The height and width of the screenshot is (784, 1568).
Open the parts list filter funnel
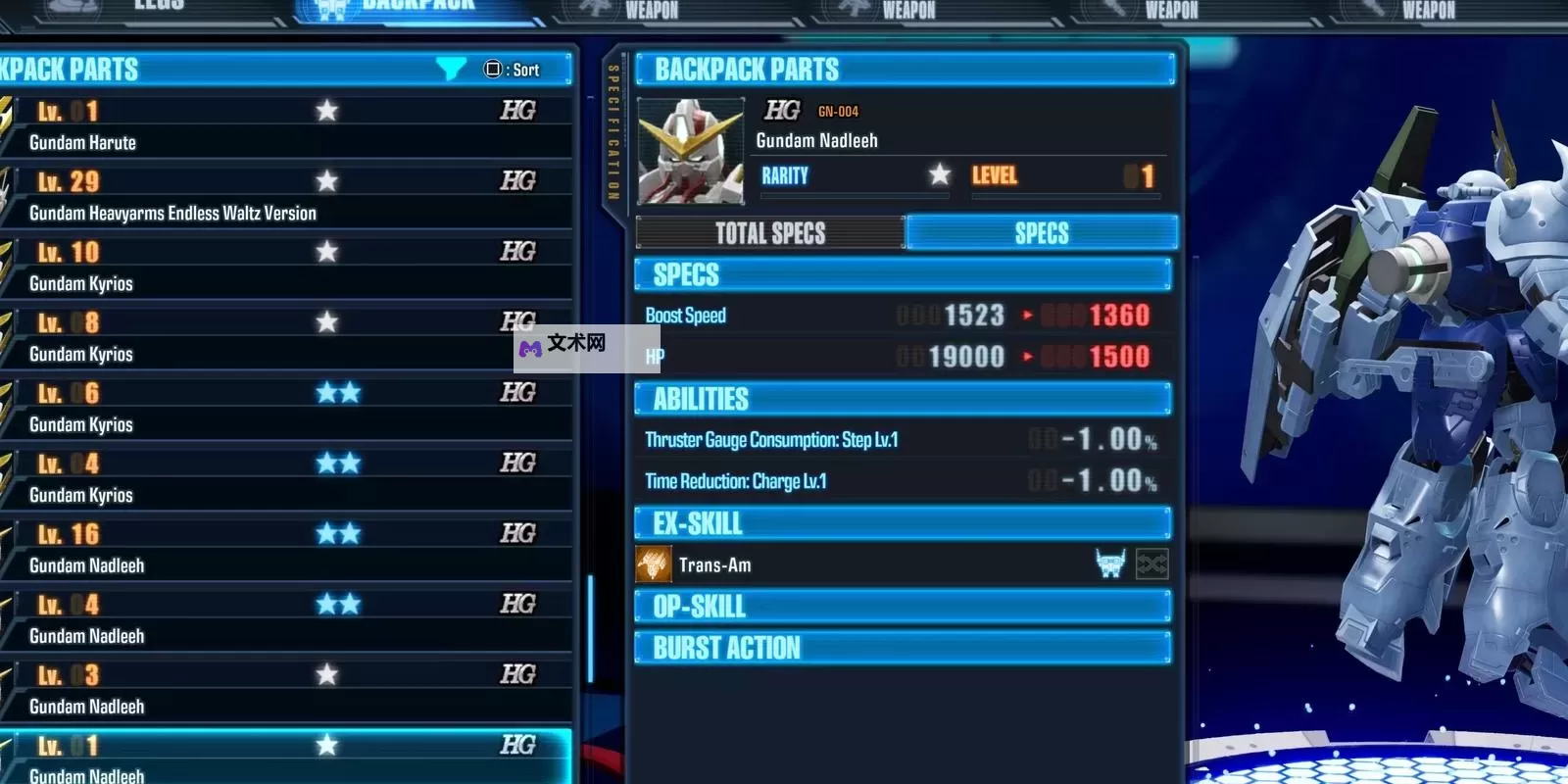tap(451, 69)
